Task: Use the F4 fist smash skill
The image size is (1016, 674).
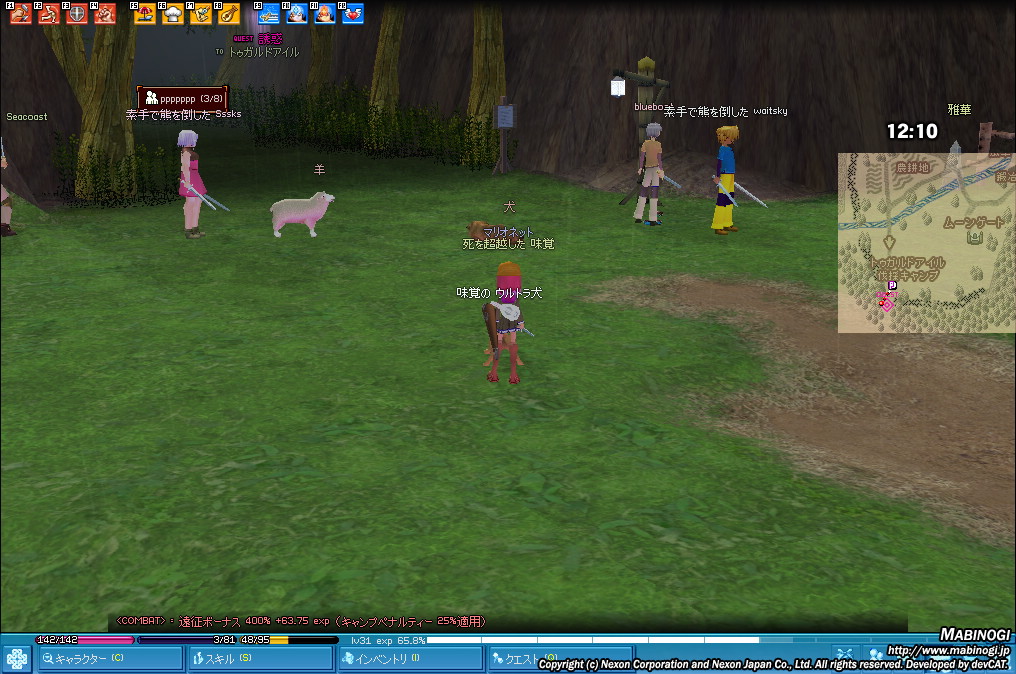Action: coord(104,14)
